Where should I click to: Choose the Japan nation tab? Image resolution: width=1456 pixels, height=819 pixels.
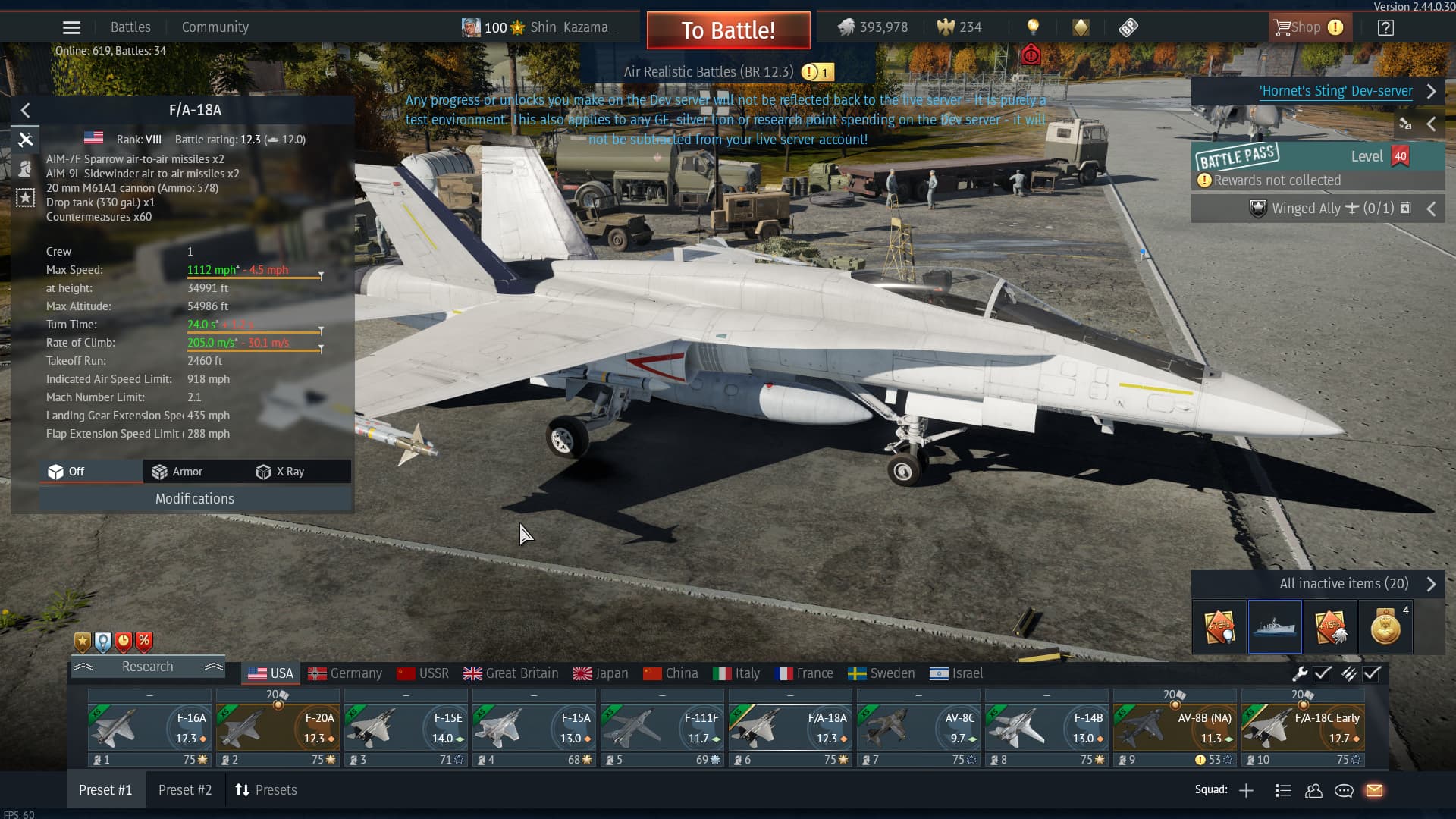coord(601,673)
